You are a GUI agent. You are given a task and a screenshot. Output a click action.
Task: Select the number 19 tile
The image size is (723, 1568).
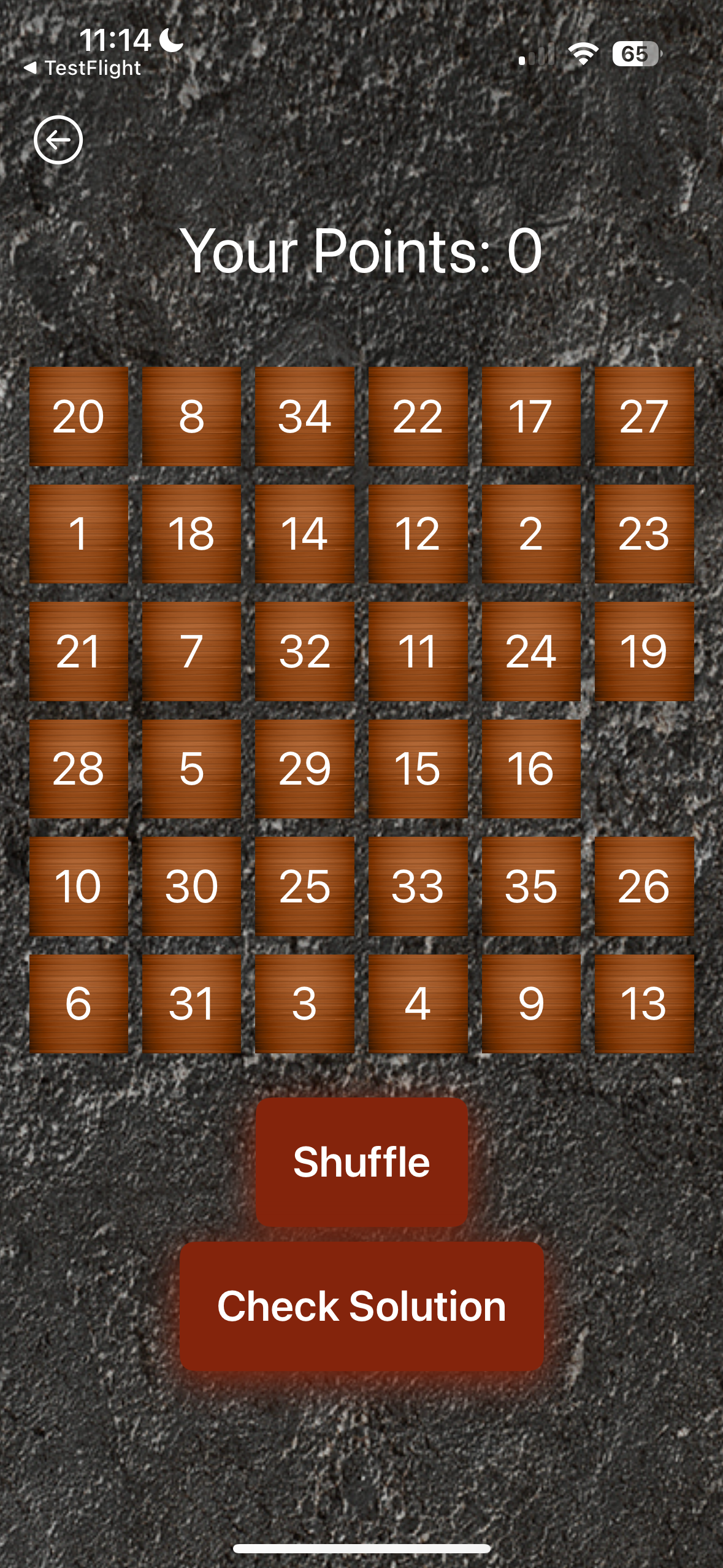[x=644, y=651]
